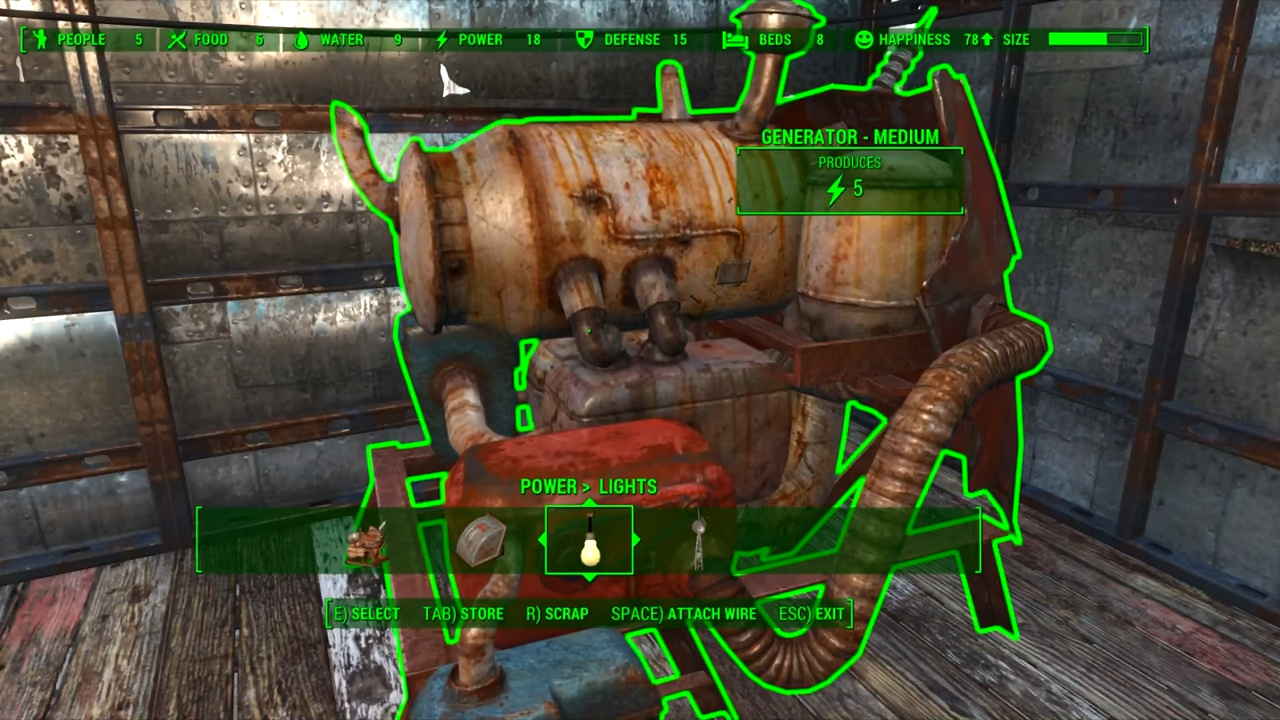Click the left carousel diamond arrow of selected item

pyautogui.click(x=544, y=540)
